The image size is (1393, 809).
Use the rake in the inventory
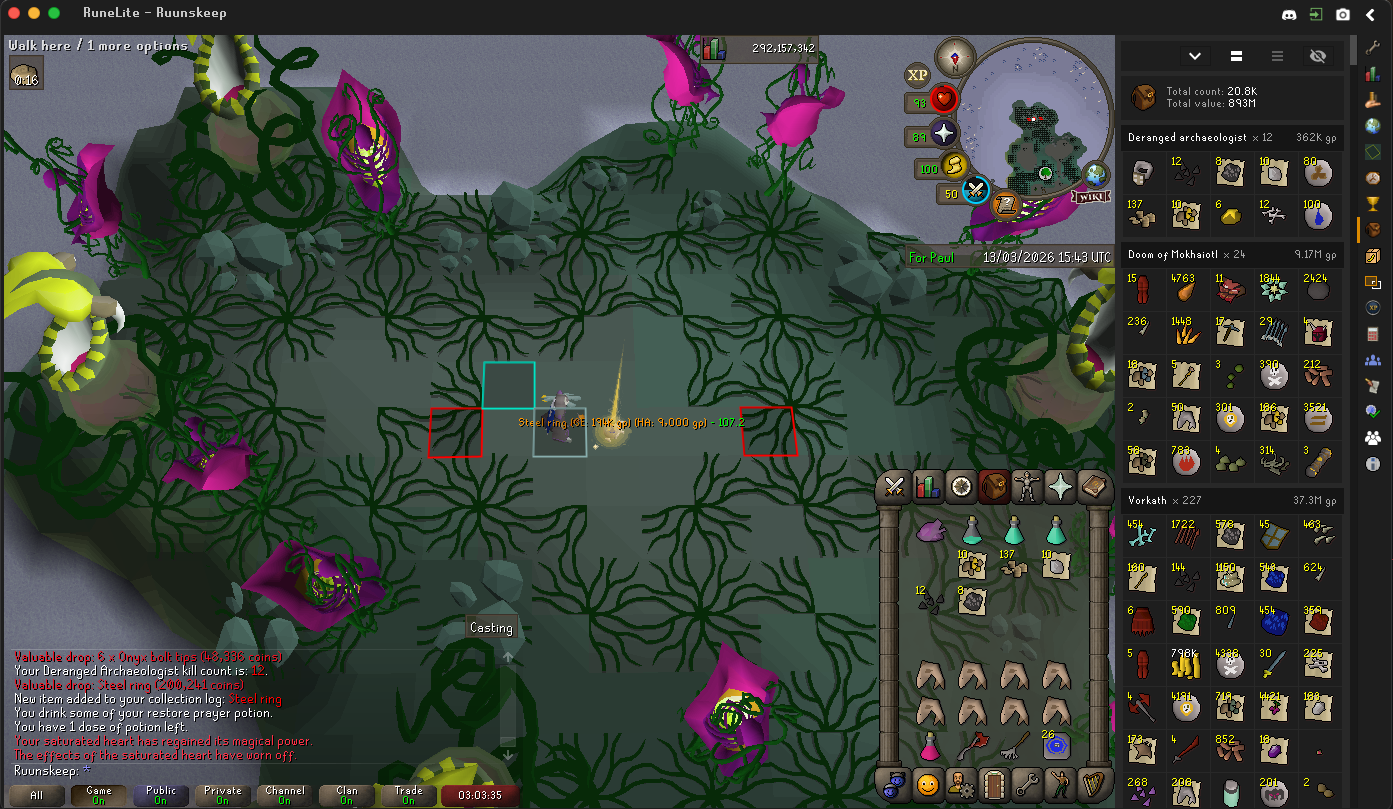tap(1013, 745)
